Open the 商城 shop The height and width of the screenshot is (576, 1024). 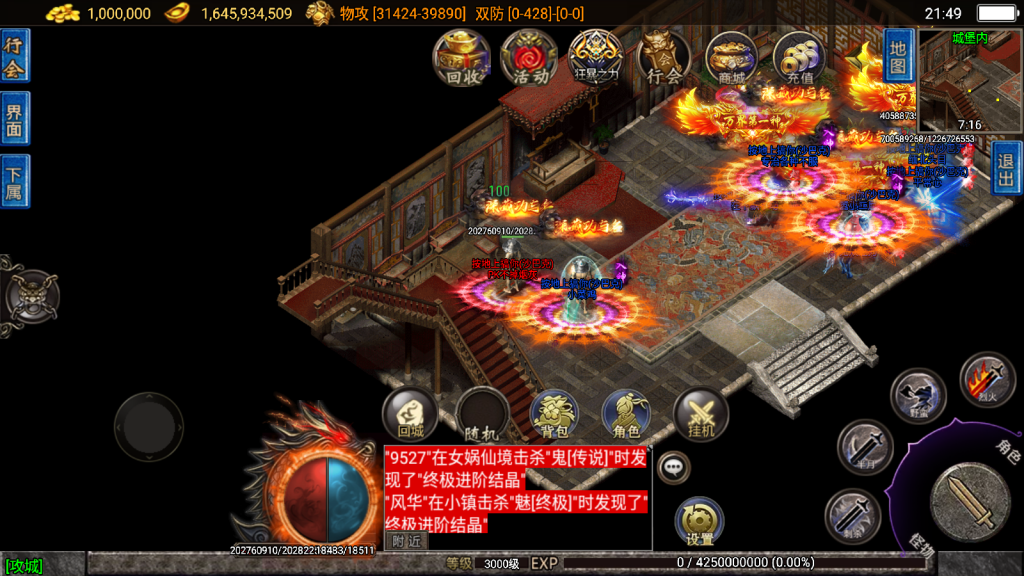click(731, 57)
